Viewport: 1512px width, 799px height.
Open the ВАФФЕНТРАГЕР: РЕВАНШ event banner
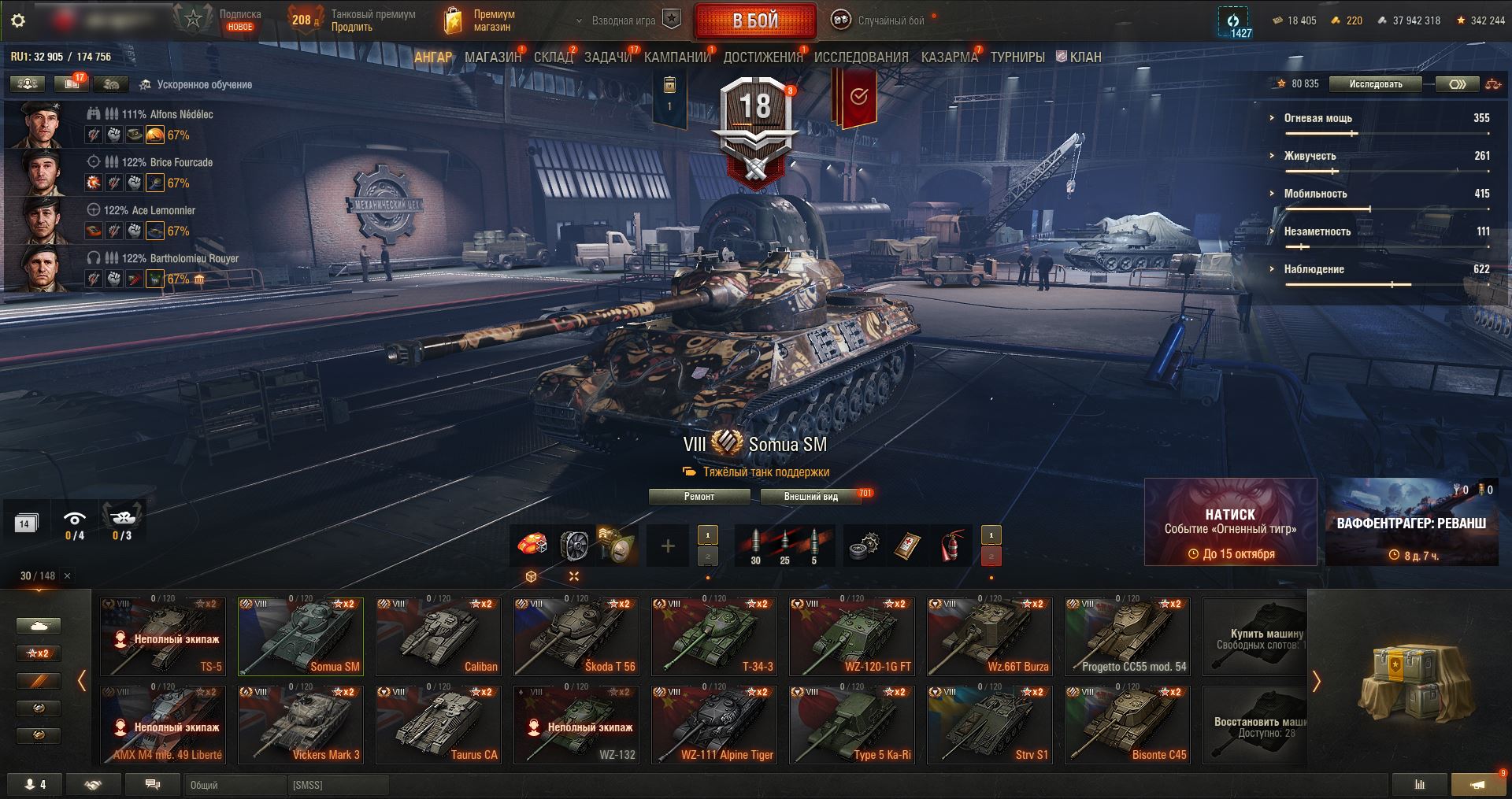coord(1411,522)
